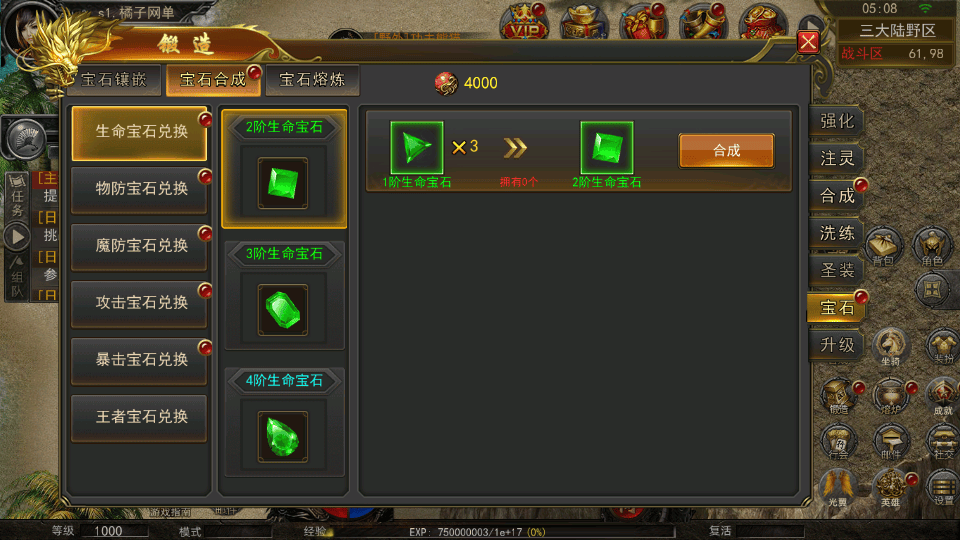The image size is (960, 540).
Task: Choose the 4阶生命宝石 recipe
Action: pos(284,422)
